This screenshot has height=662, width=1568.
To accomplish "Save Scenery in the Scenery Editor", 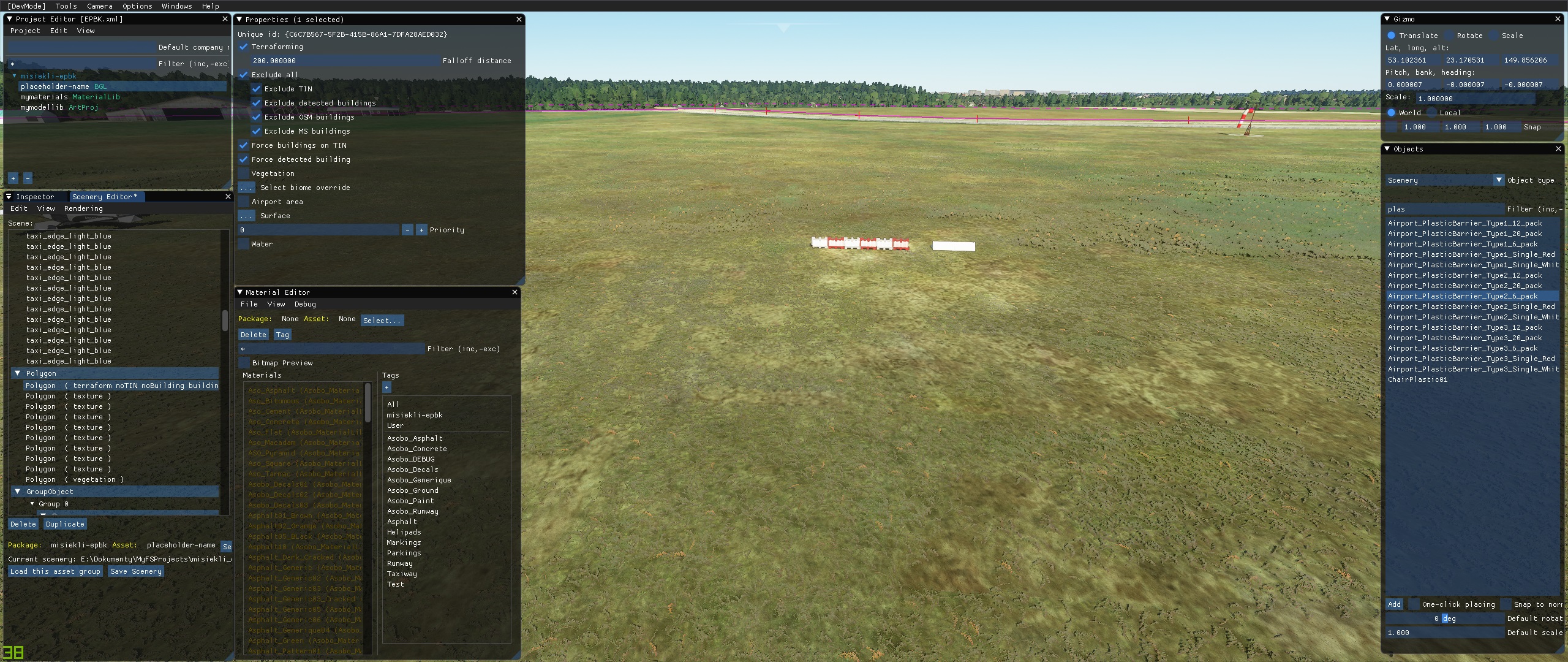I will pos(136,571).
